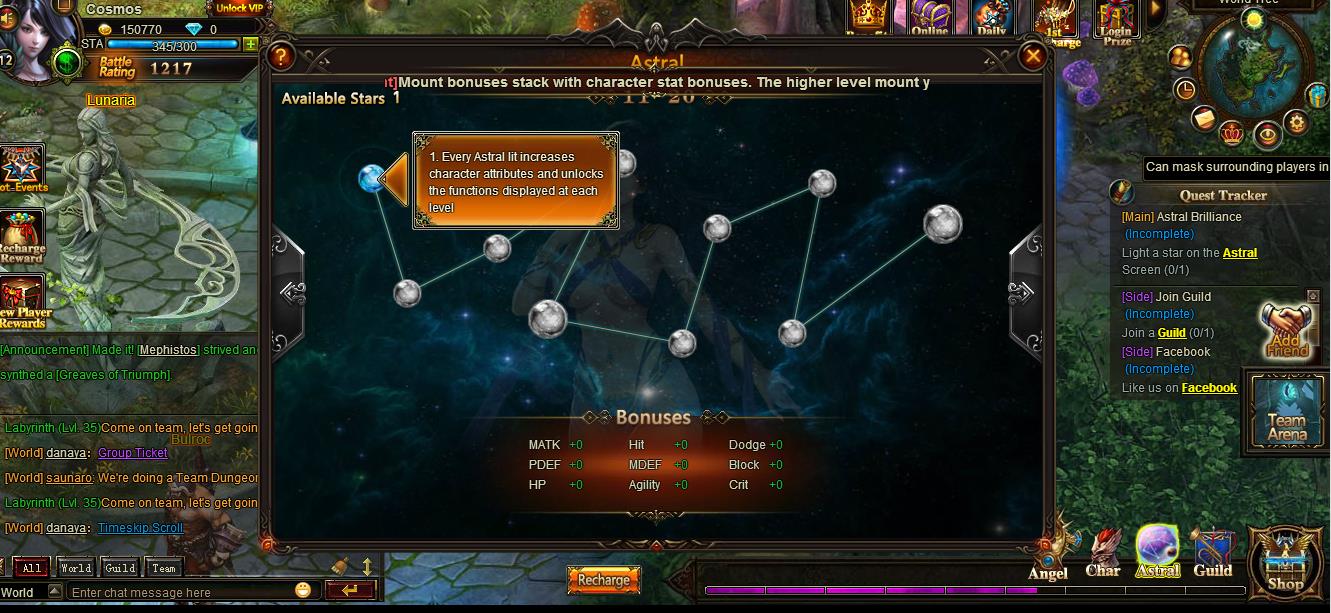Go to the next Astral page
The width and height of the screenshot is (1331, 613).
[x=1022, y=292]
